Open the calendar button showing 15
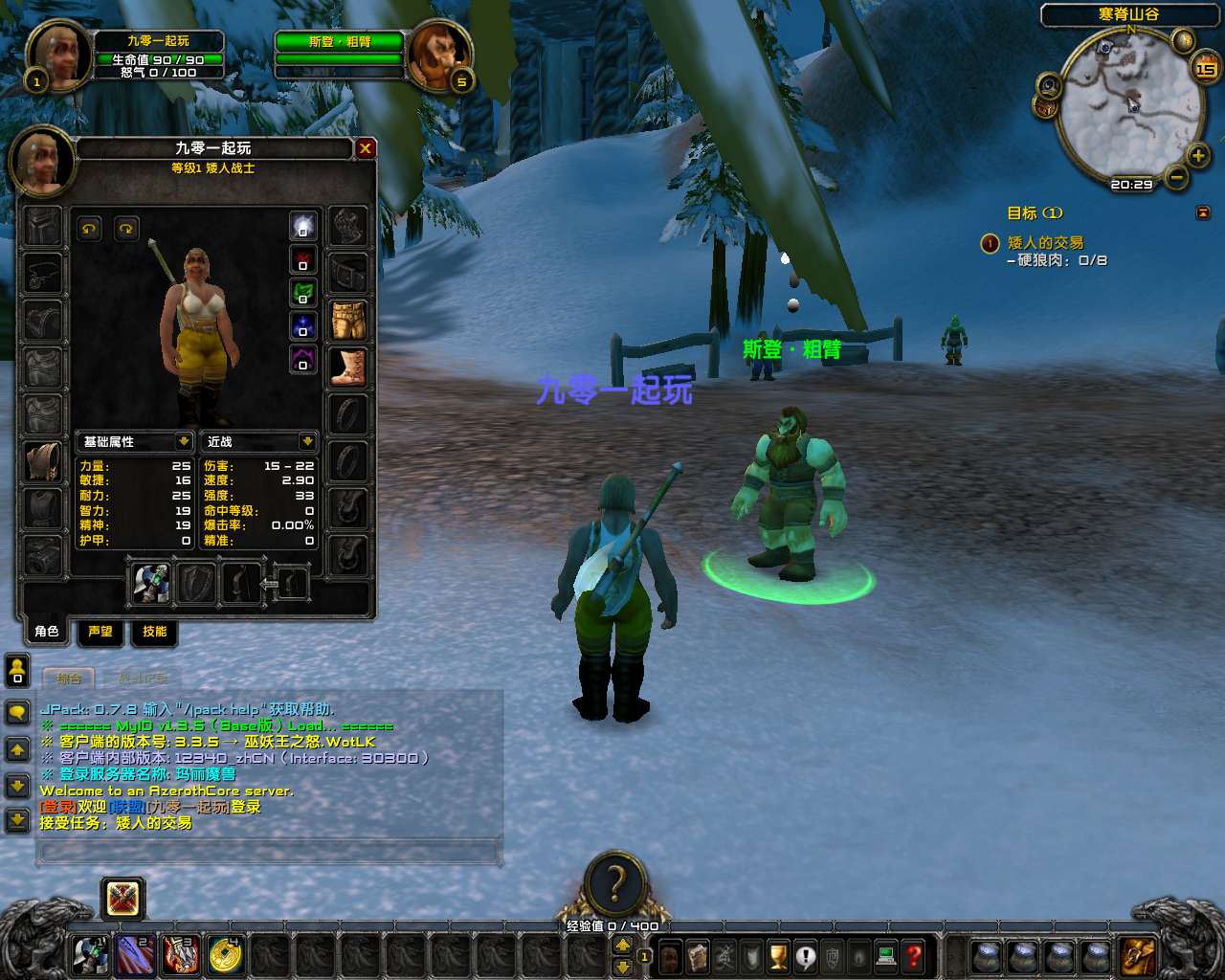 (1205, 68)
